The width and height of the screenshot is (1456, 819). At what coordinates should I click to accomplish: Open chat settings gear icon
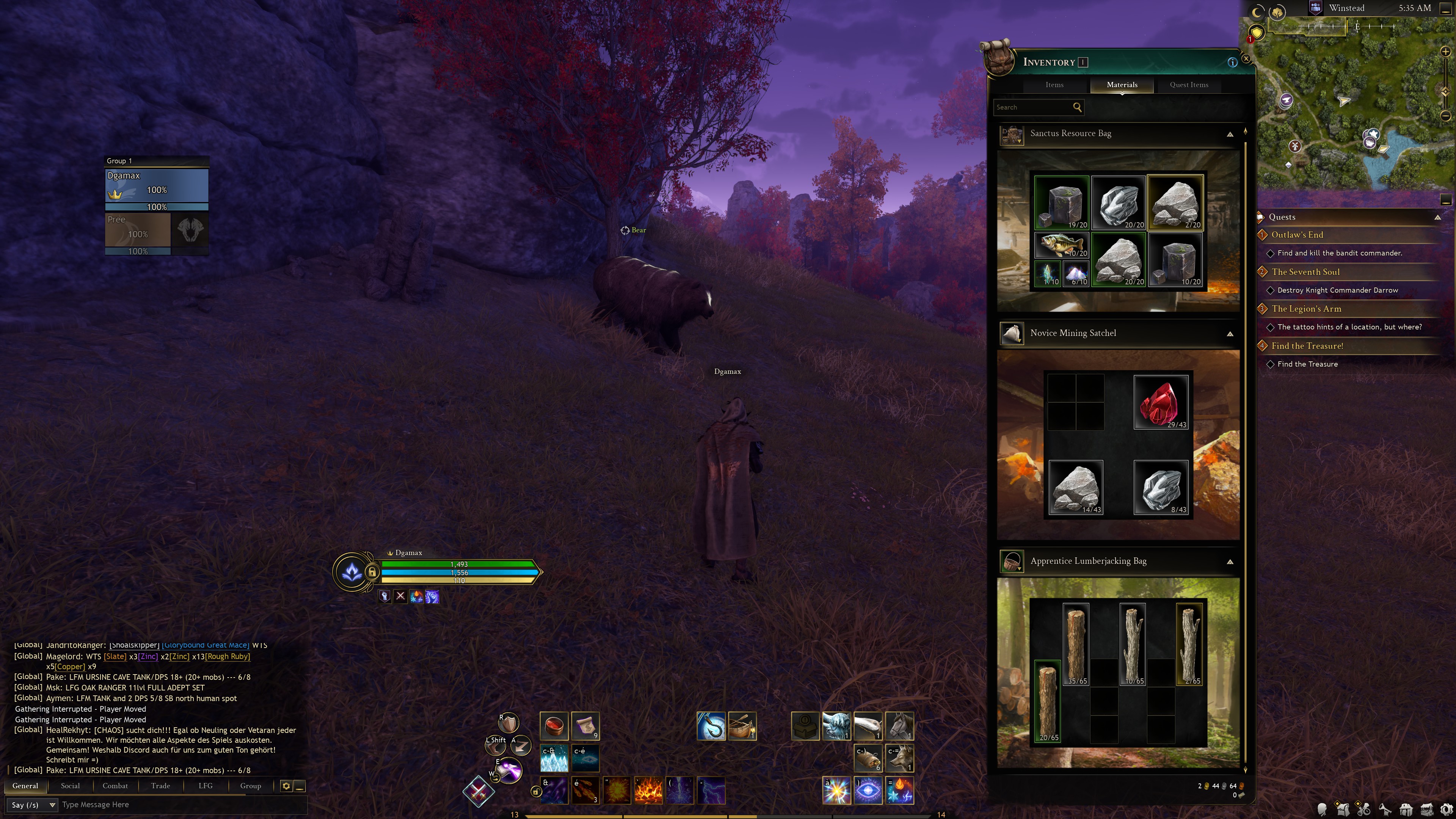(x=286, y=786)
